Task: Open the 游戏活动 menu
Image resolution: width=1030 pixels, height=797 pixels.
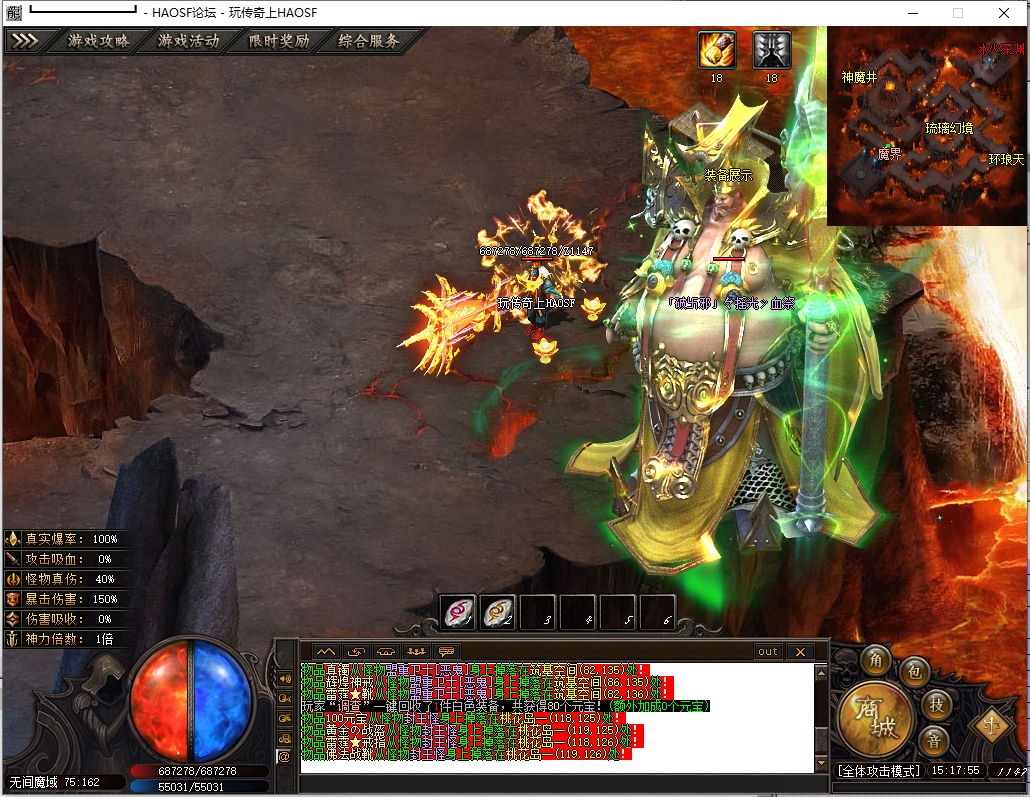Action: 188,41
